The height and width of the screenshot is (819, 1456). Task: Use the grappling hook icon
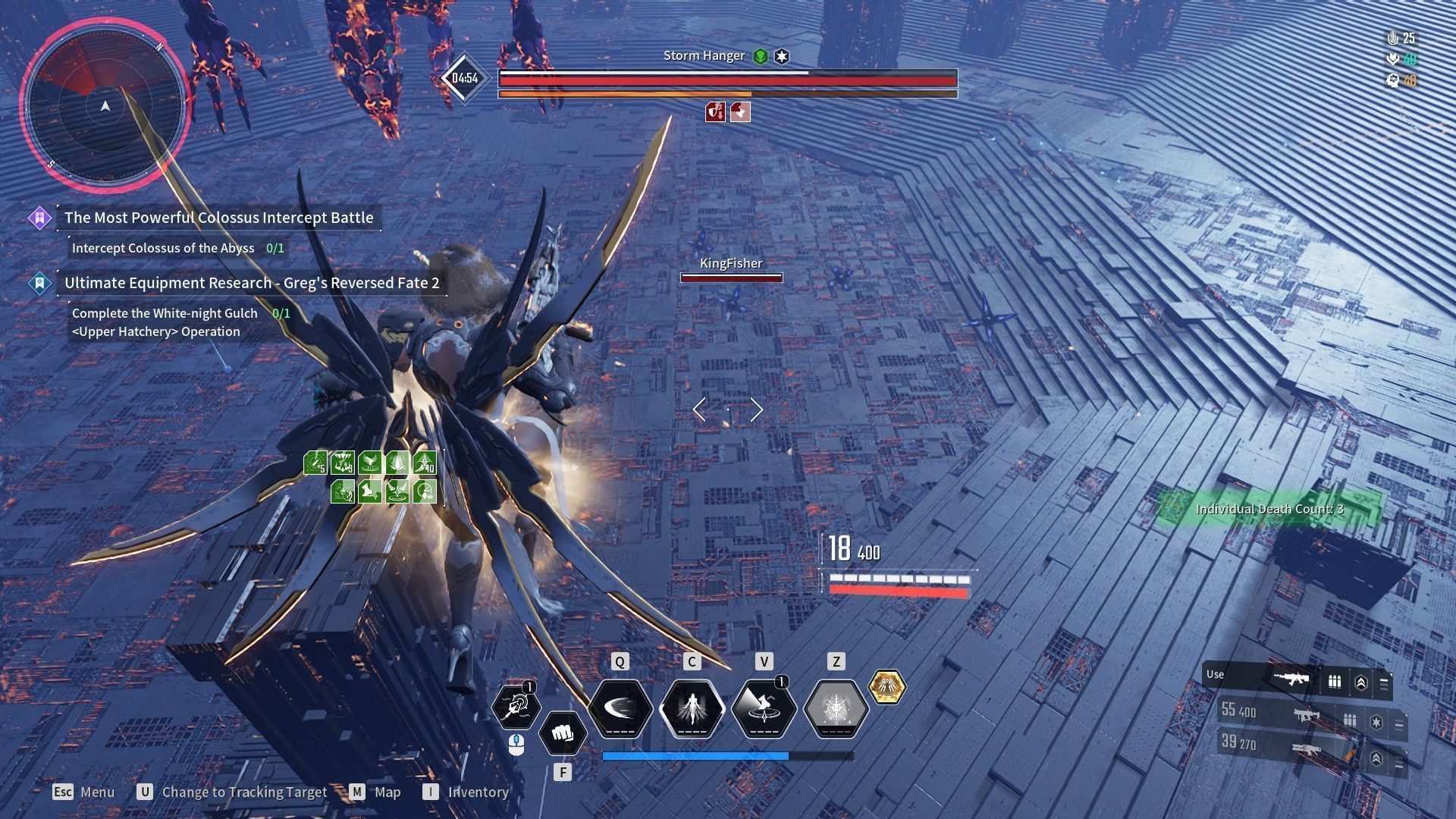coord(516,707)
